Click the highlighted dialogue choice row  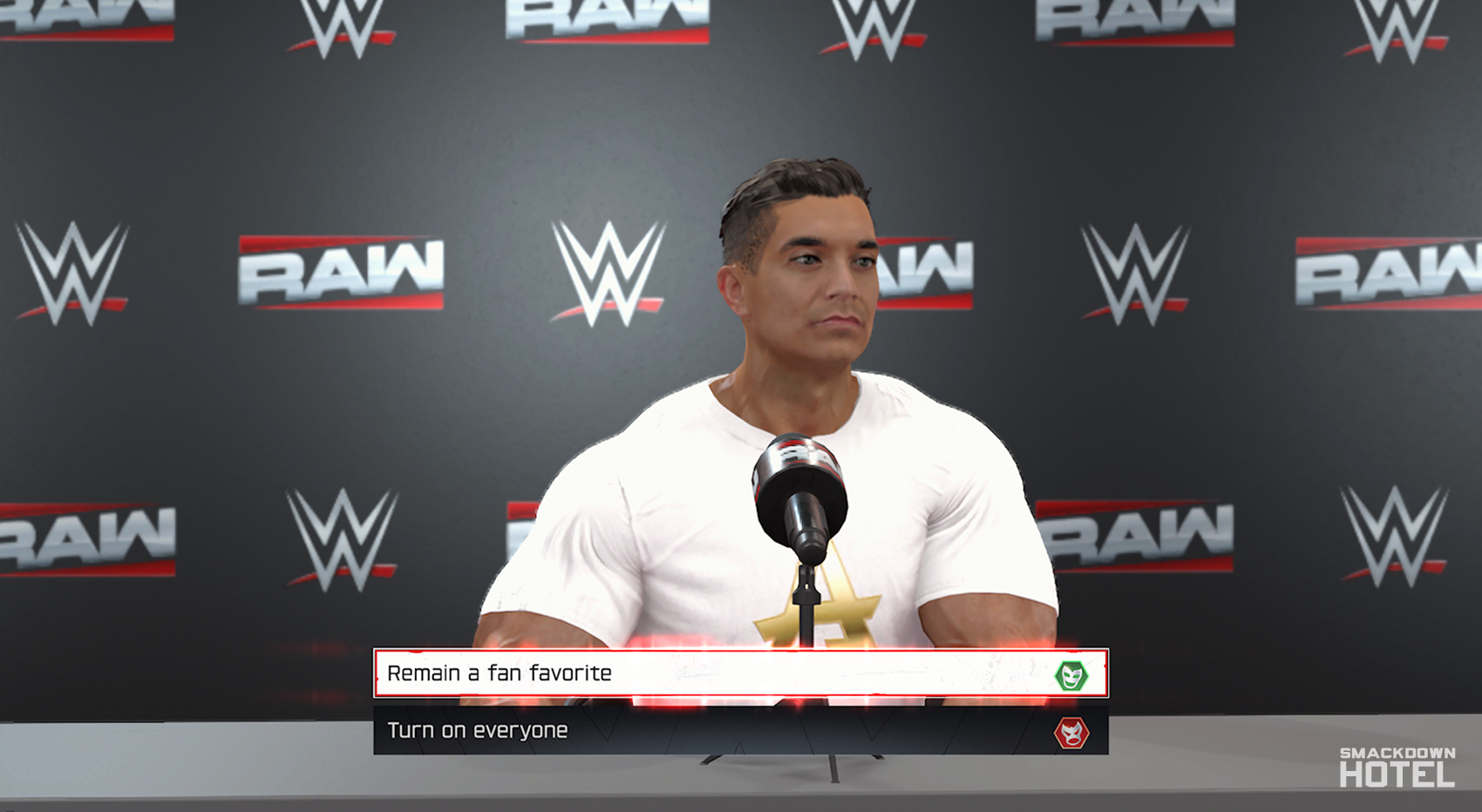click(x=741, y=671)
